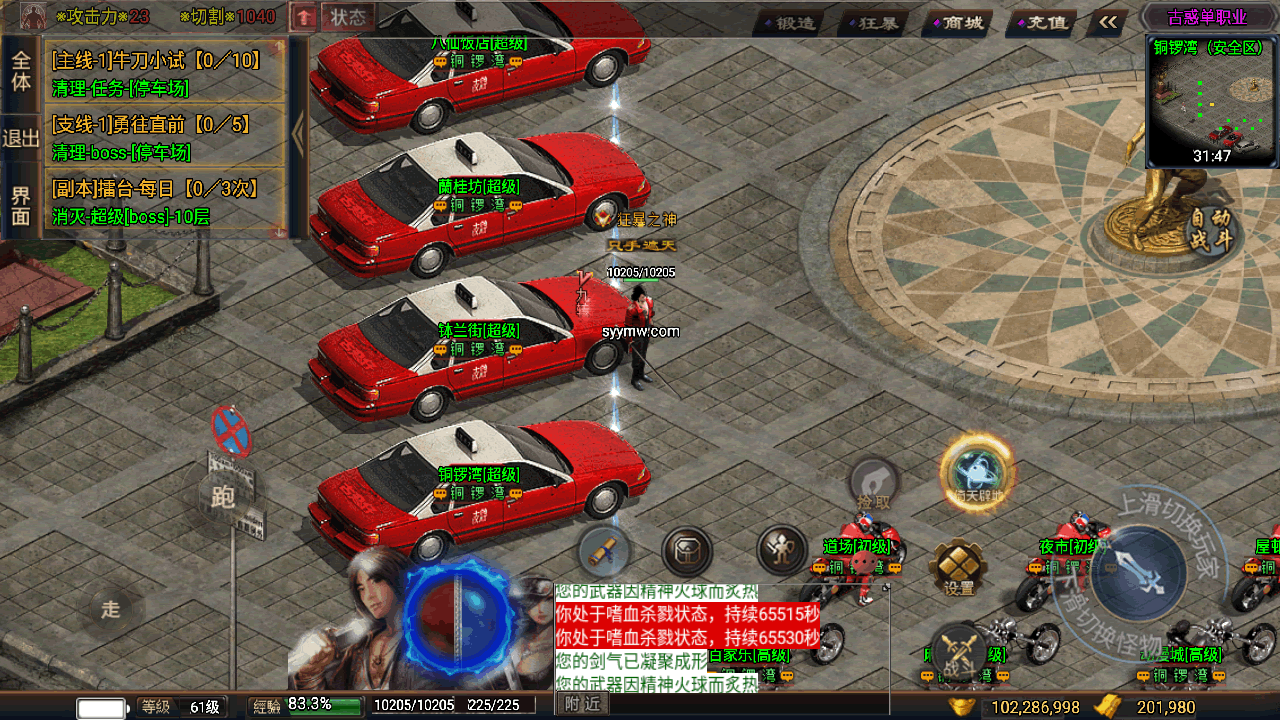Screen dimensions: 1280x720
Task: Collapse the top menu with the double-arrow button
Action: (1108, 22)
